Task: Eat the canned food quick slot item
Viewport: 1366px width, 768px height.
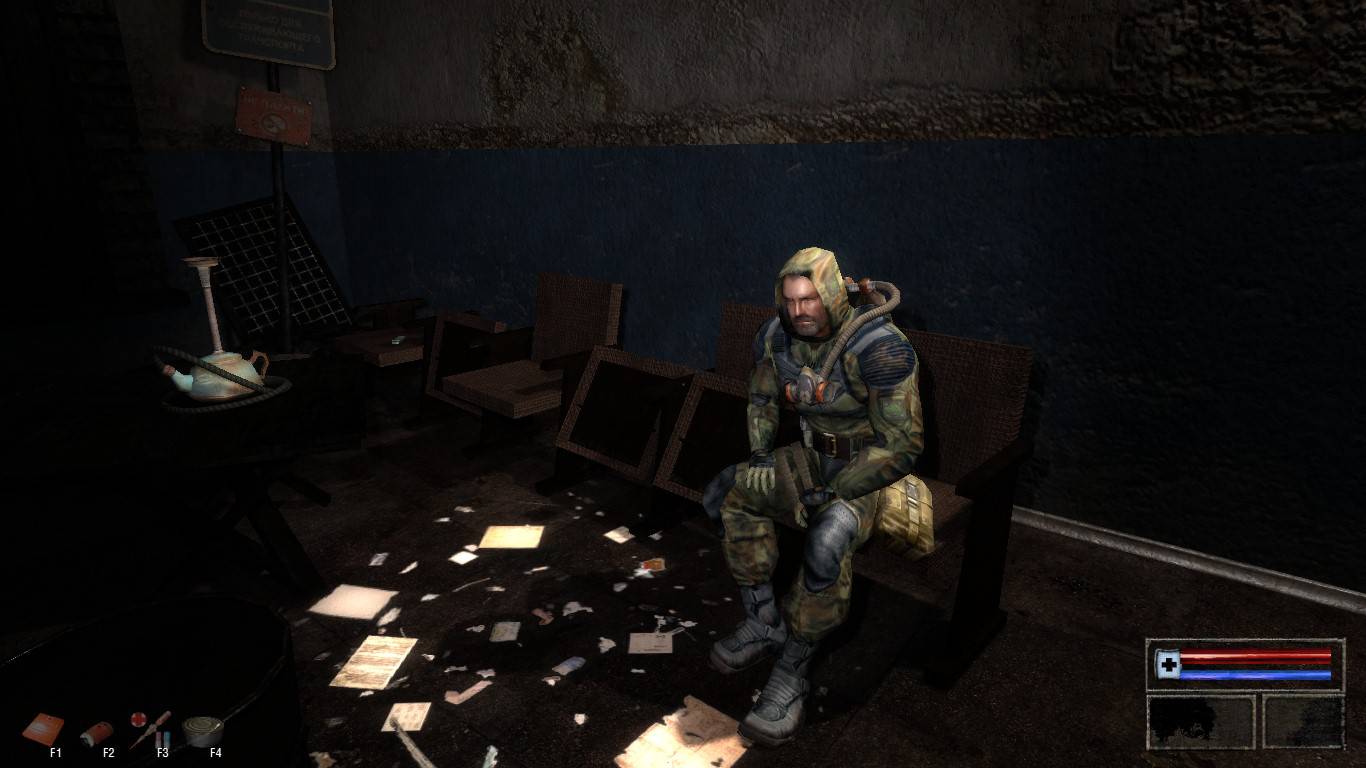Action: (x=203, y=730)
